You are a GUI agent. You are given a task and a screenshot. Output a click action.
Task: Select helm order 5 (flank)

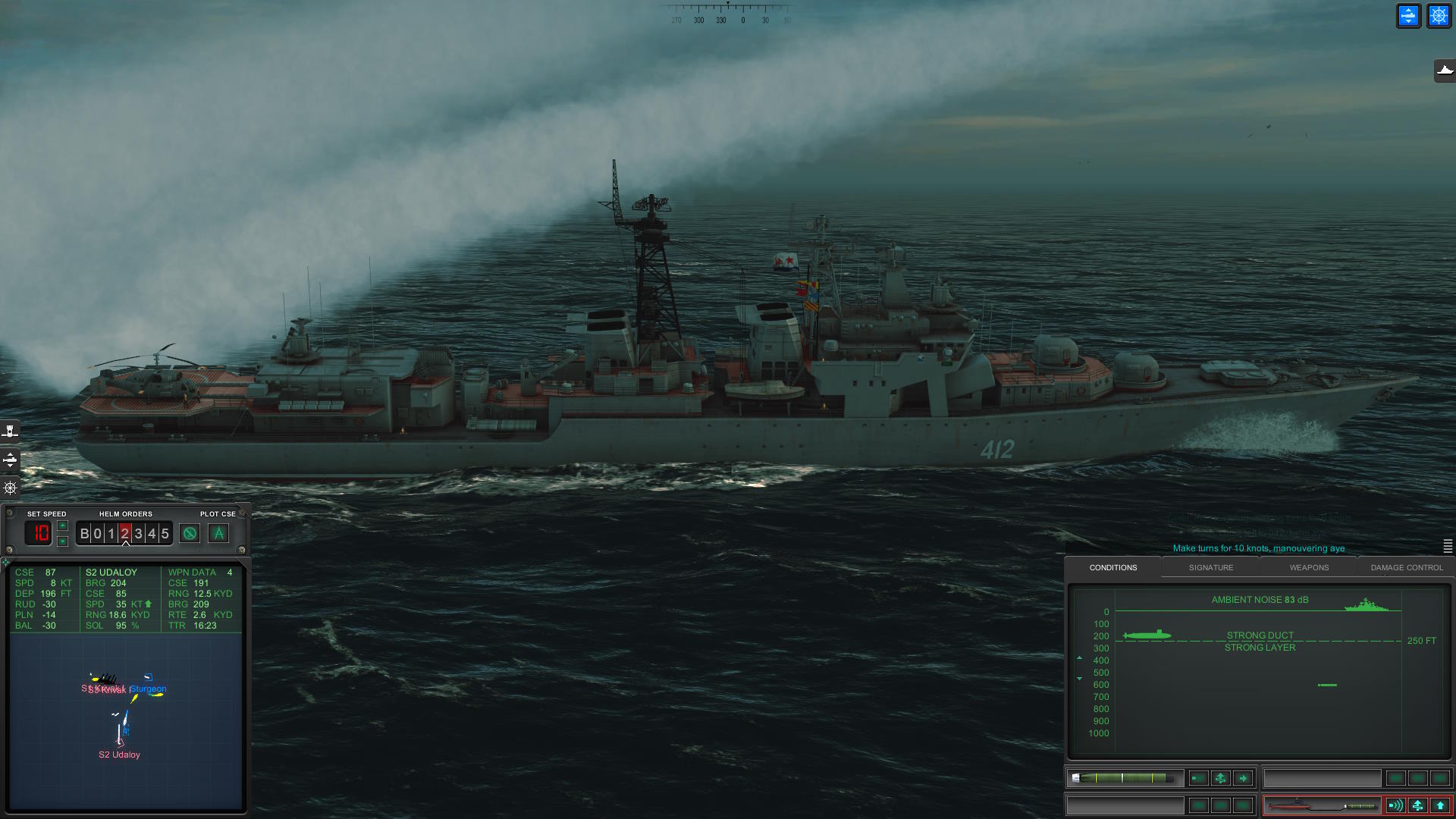(x=165, y=534)
